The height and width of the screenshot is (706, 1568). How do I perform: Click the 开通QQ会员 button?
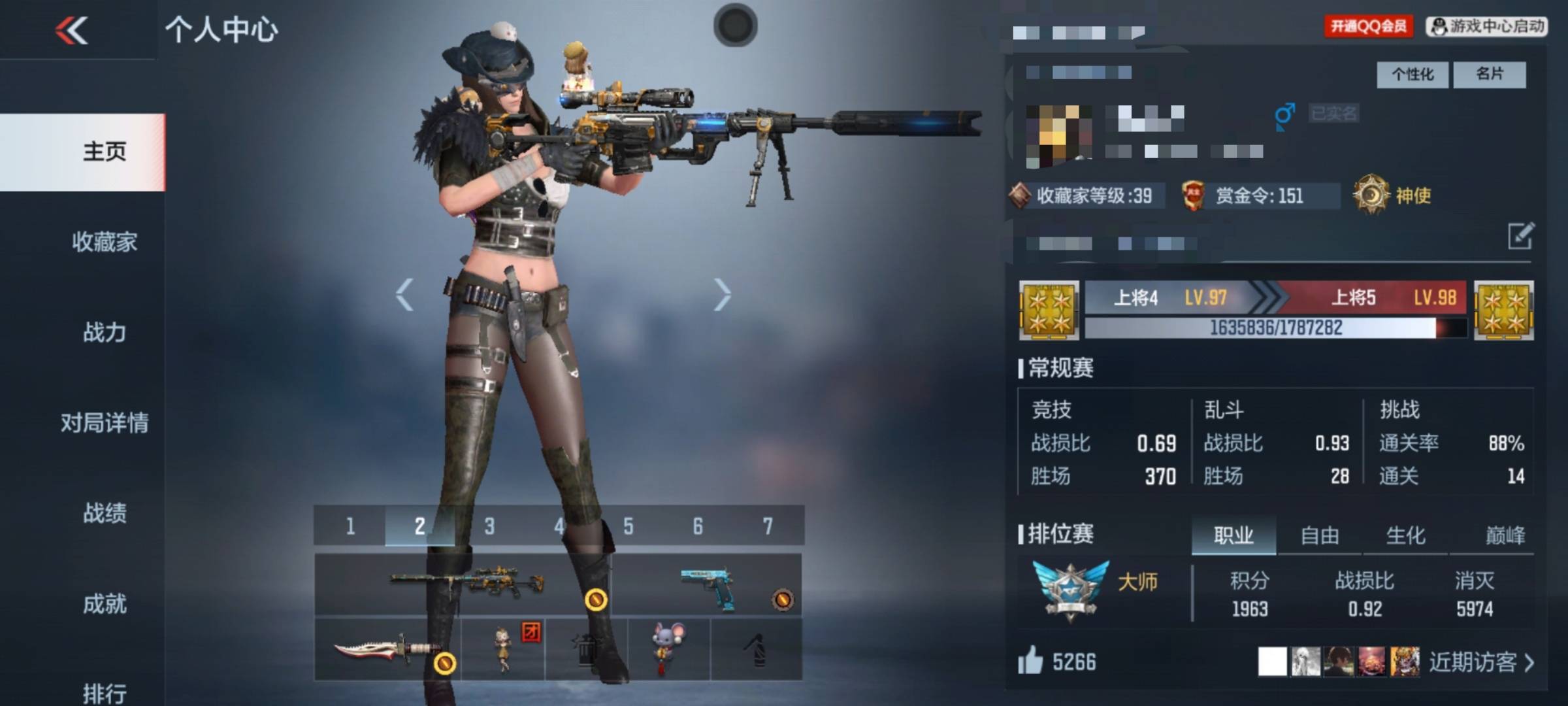(x=1368, y=26)
